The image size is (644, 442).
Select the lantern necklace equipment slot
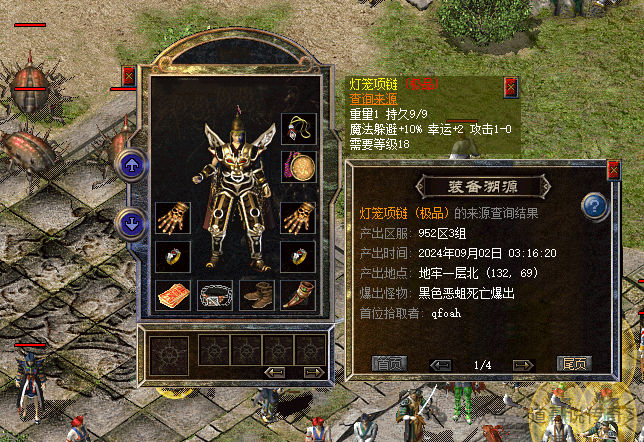(x=298, y=128)
